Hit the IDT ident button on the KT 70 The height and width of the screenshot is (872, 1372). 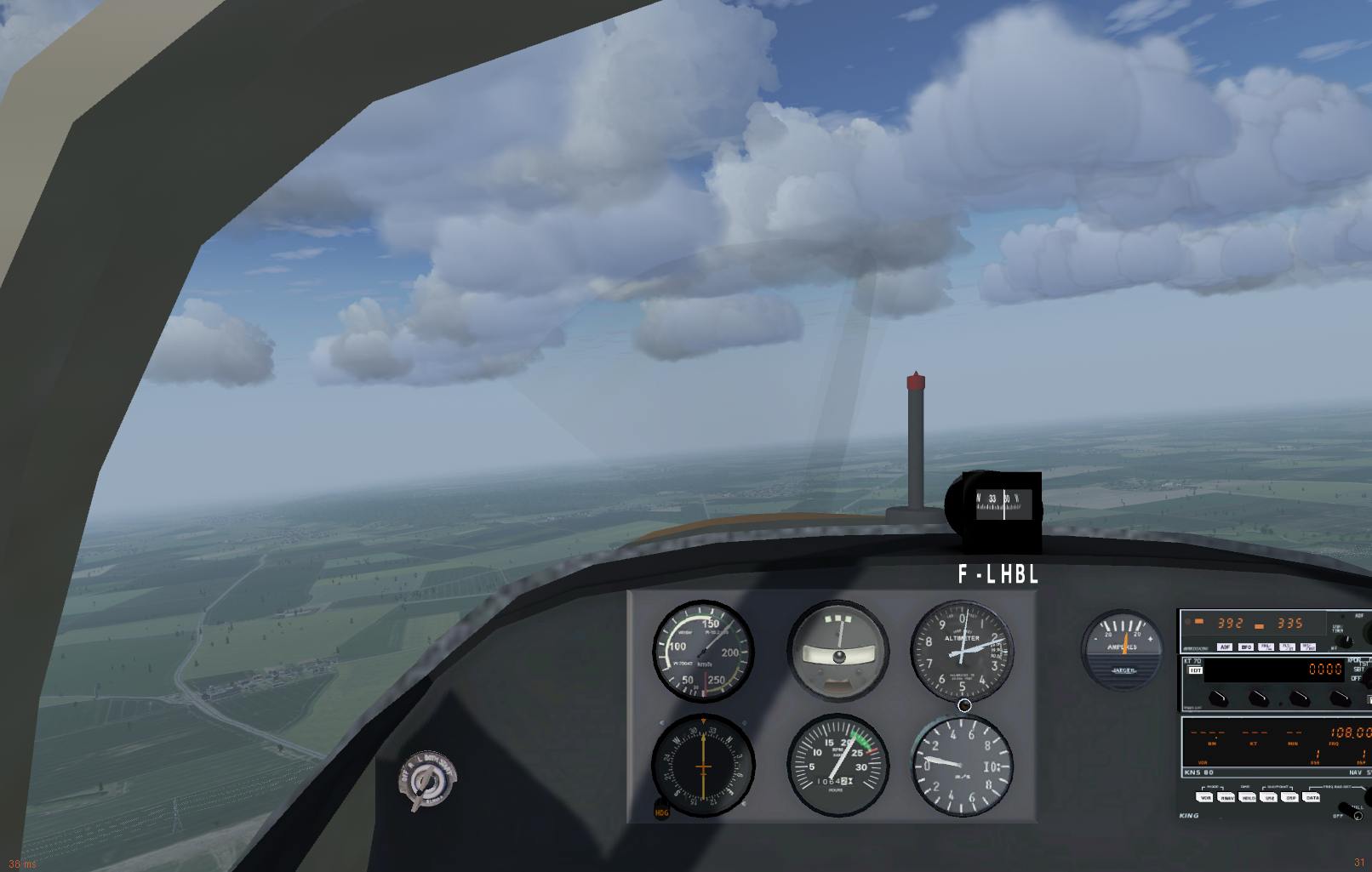[1196, 670]
